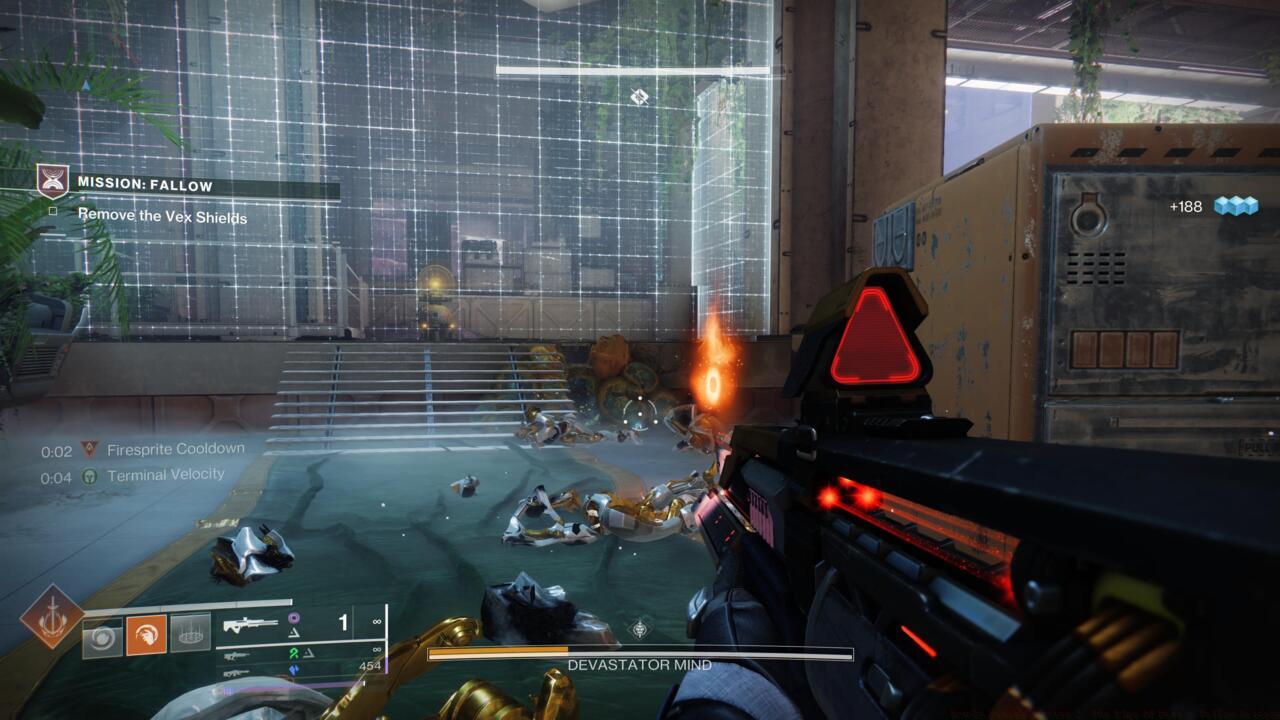
Task: Activate the diamond Super ability icon
Action: click(52, 617)
